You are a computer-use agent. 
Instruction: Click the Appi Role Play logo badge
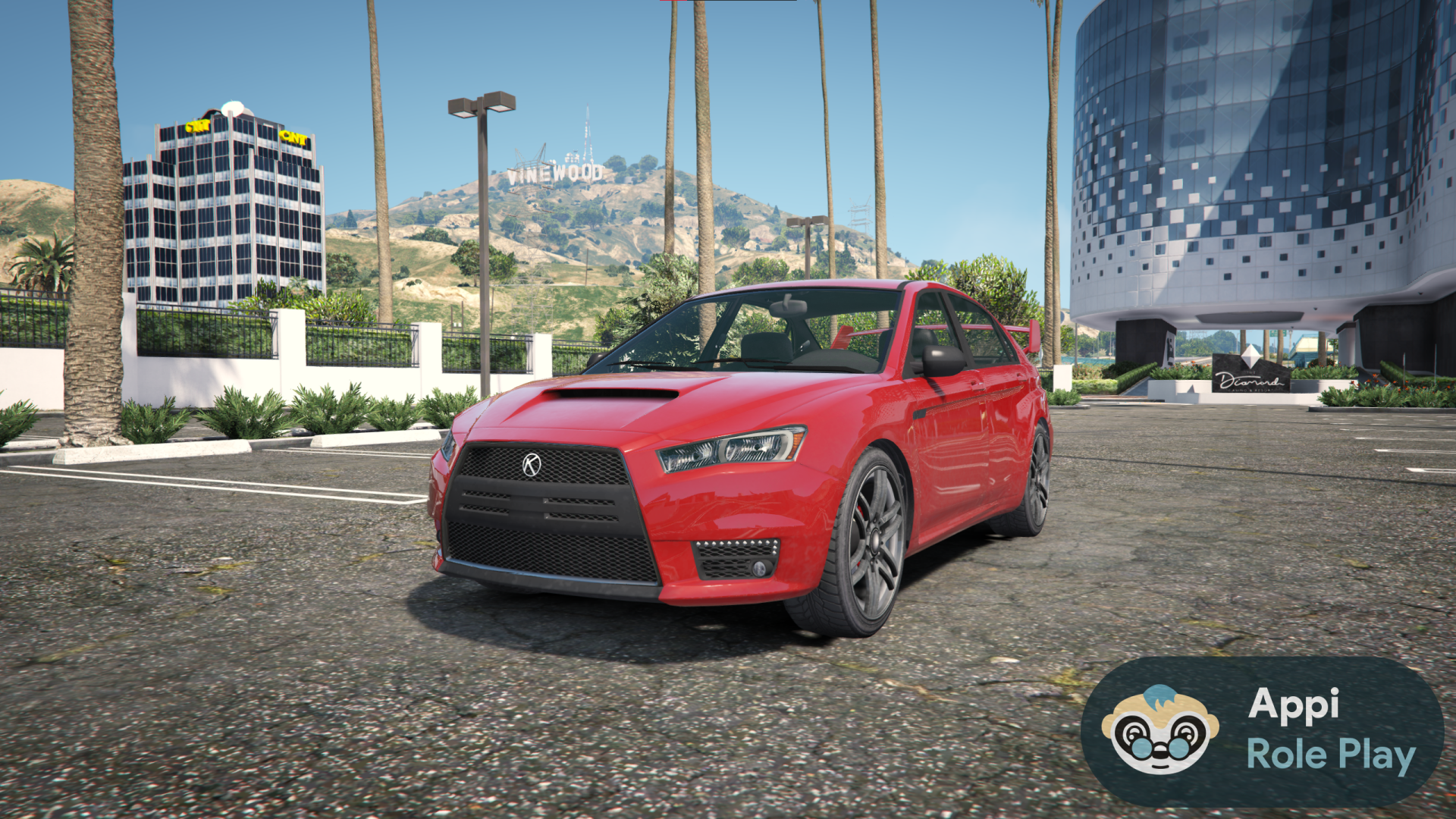point(1262,731)
